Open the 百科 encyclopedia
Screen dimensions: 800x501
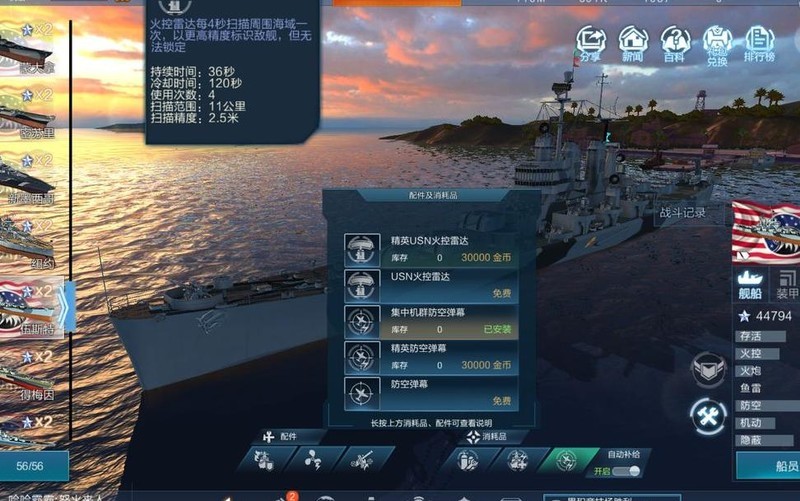point(675,44)
